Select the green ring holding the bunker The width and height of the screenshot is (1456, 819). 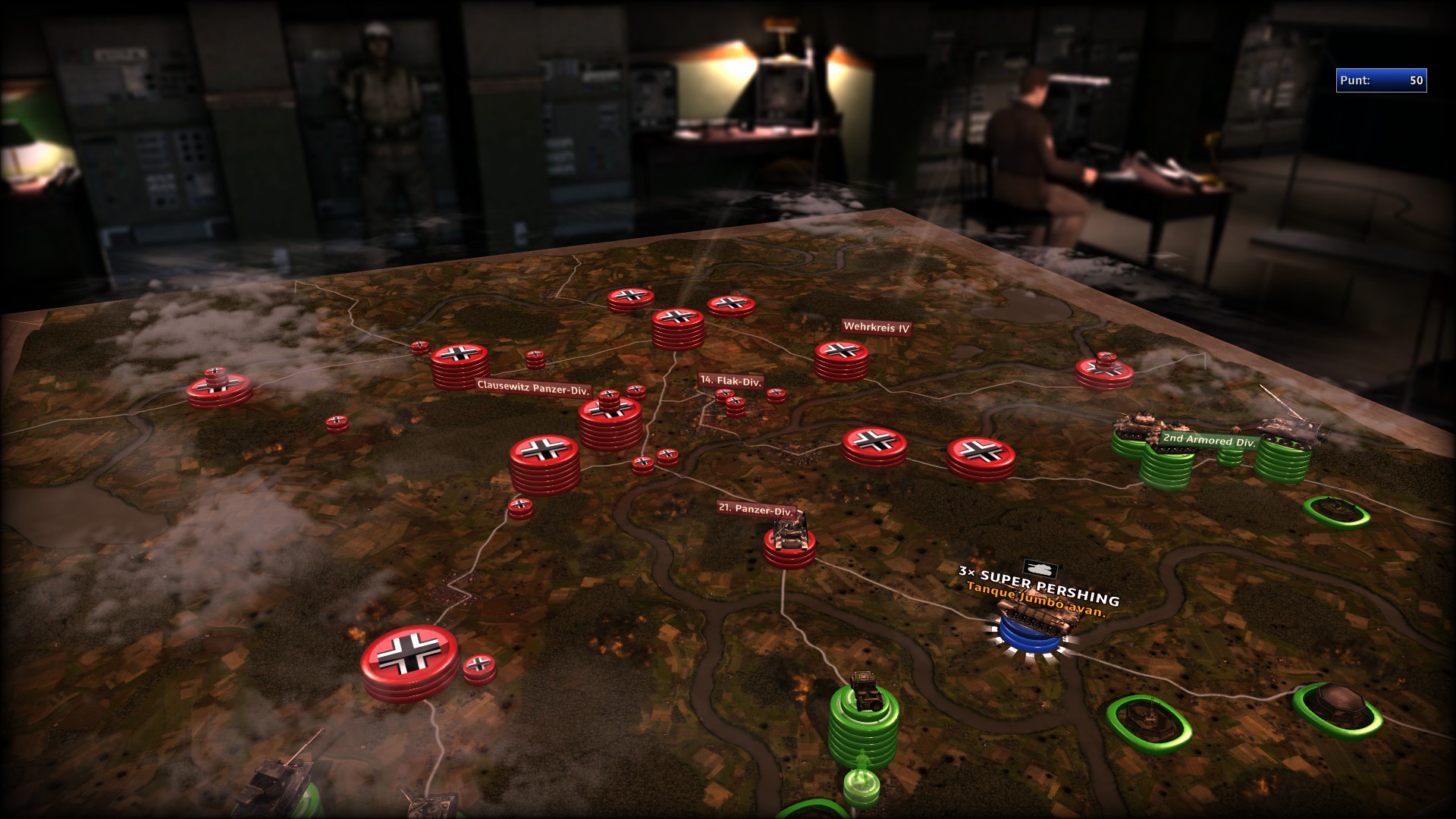pos(1337,708)
